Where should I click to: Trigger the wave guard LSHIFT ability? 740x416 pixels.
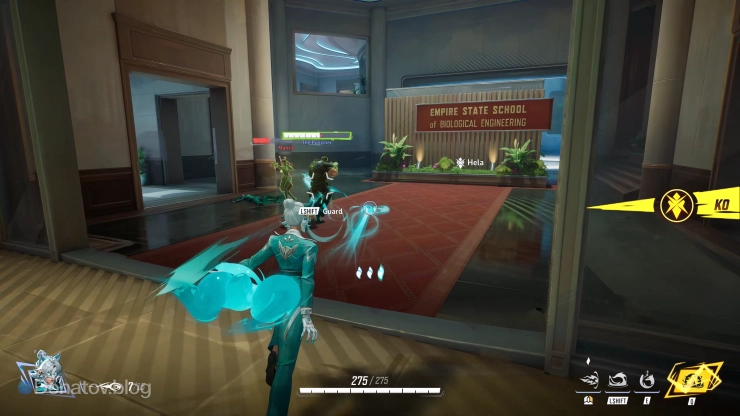pyautogui.click(x=618, y=380)
